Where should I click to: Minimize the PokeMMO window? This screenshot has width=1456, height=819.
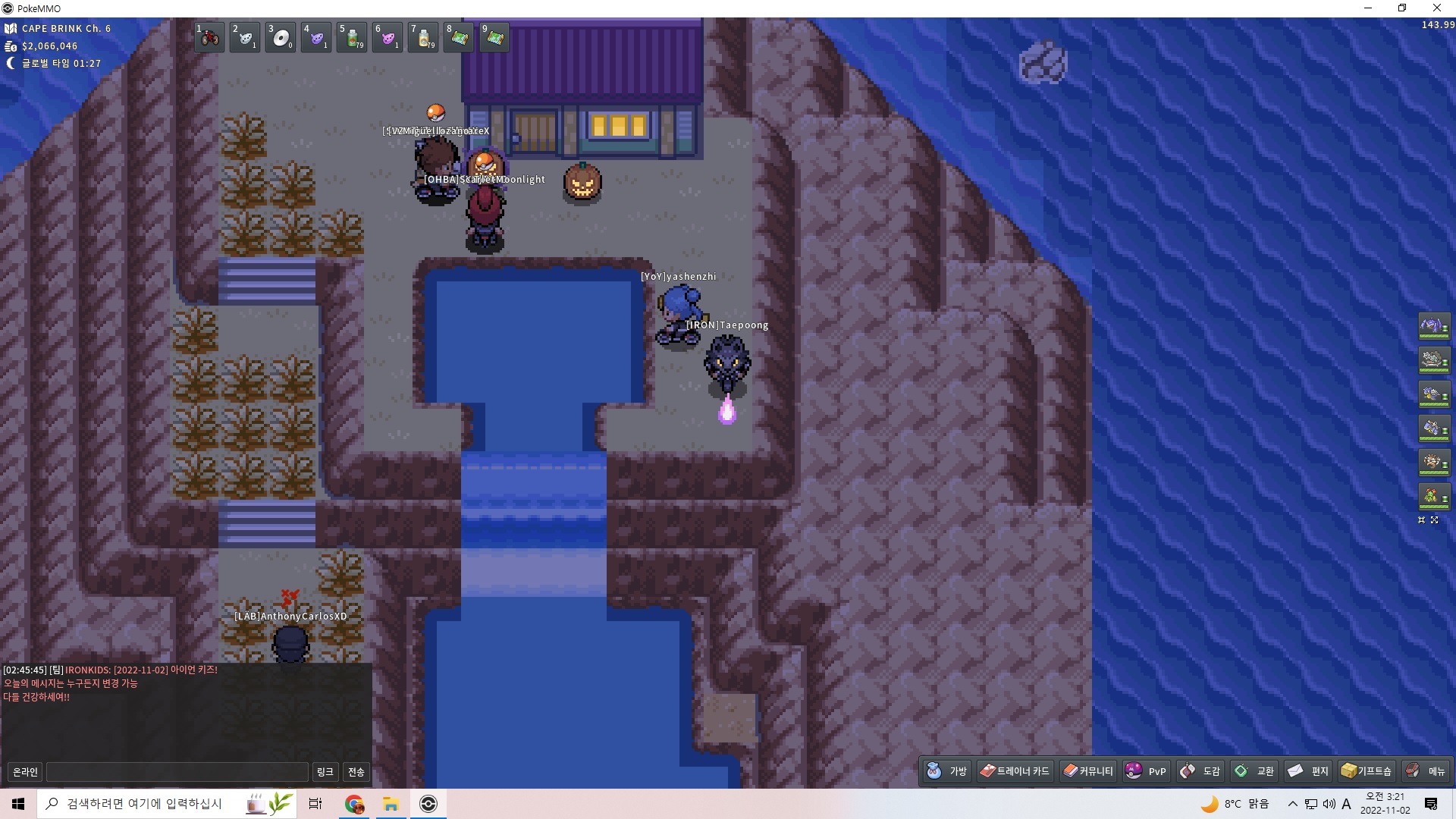tap(1368, 8)
